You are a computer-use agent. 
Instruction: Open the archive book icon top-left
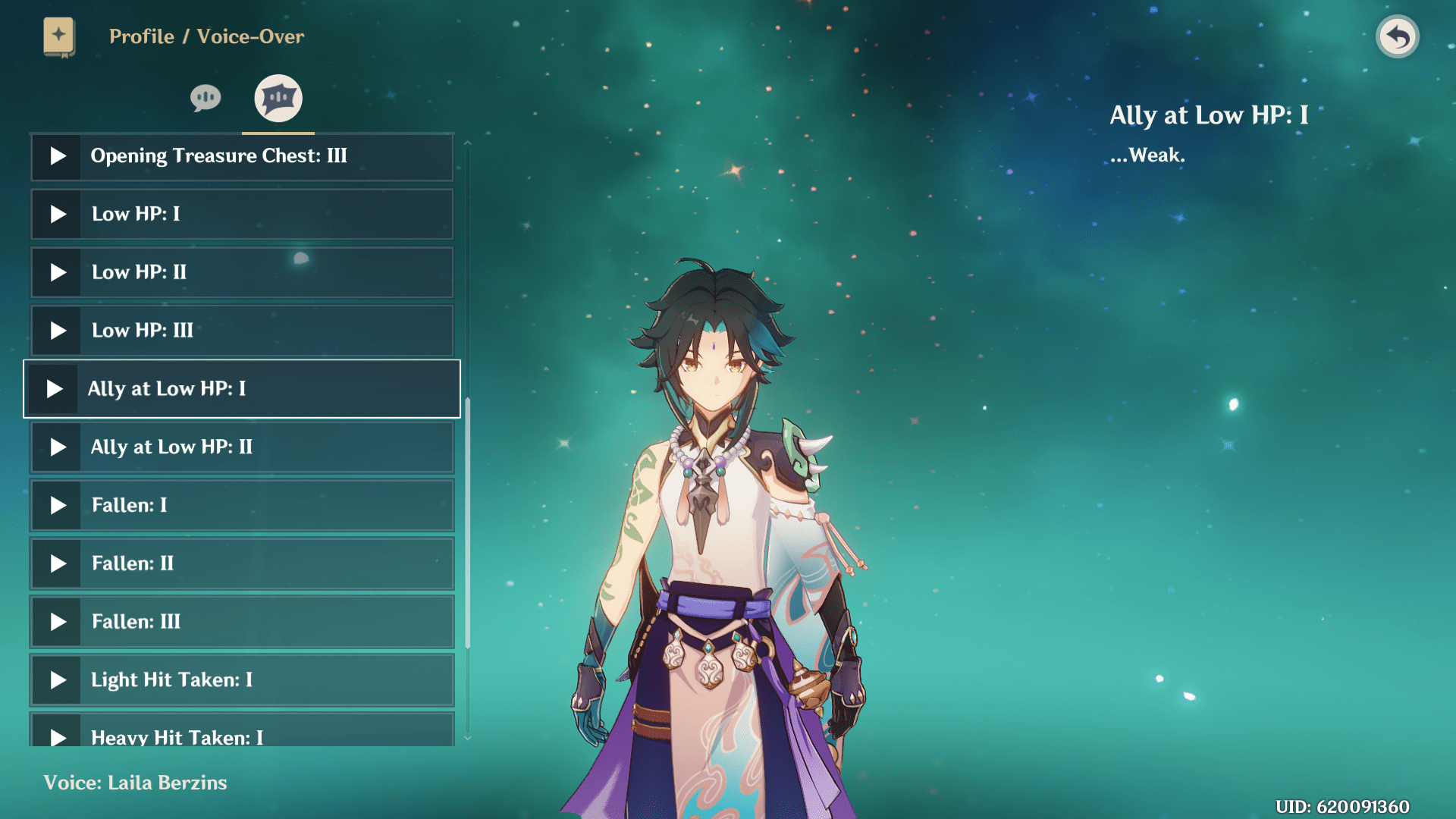point(59,36)
